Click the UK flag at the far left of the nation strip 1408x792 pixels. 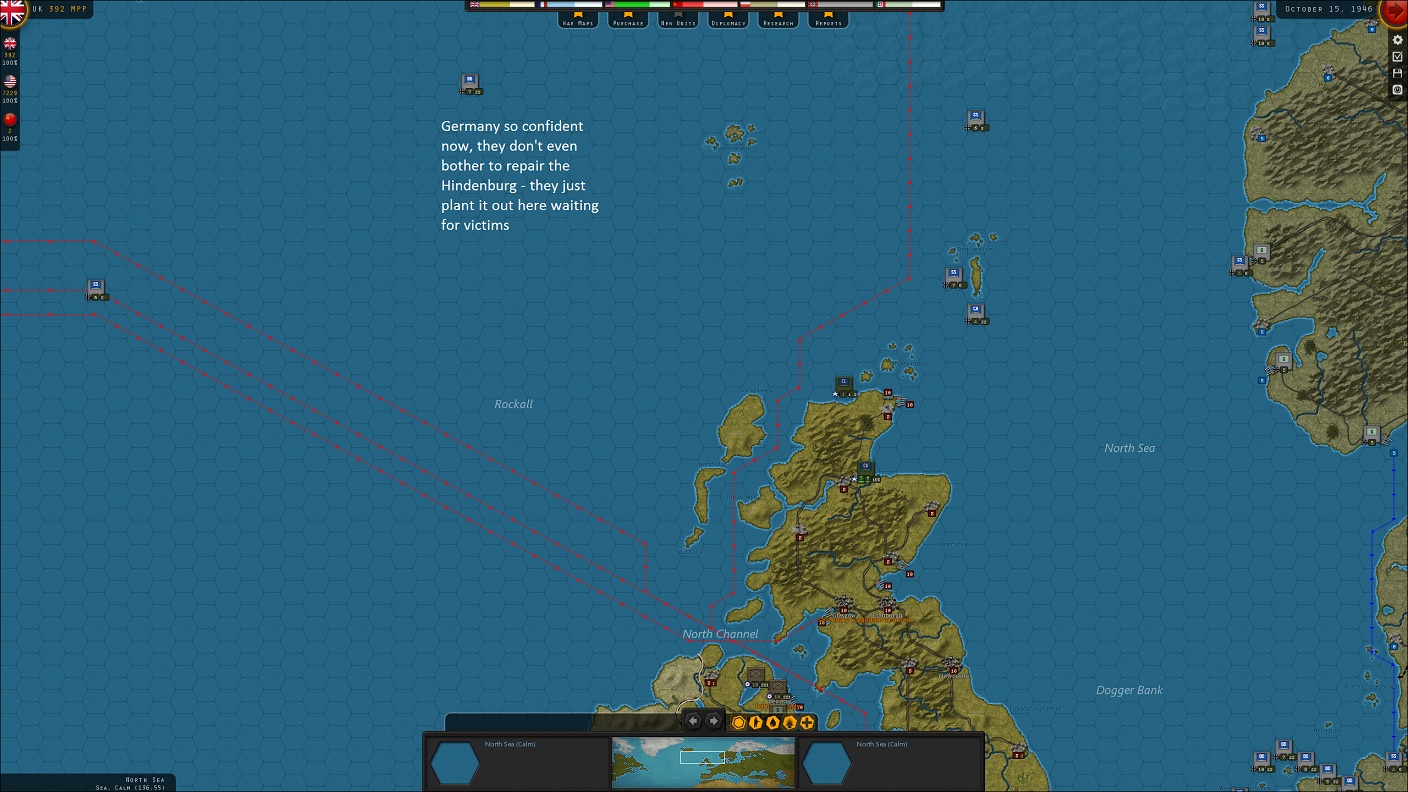point(473,5)
